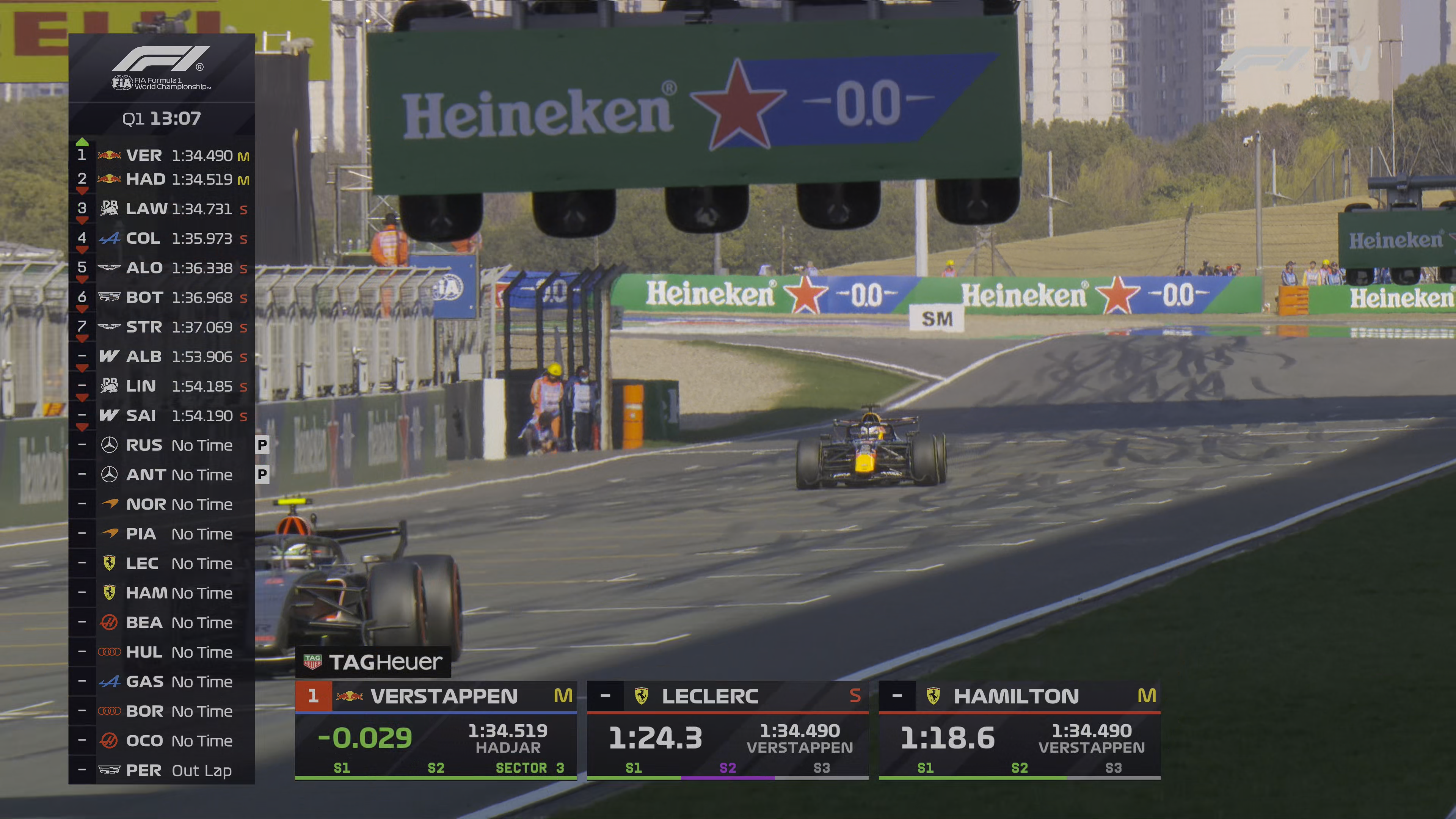This screenshot has height=819, width=1456.
Task: Pick ALO from the timing list
Action: 162,268
